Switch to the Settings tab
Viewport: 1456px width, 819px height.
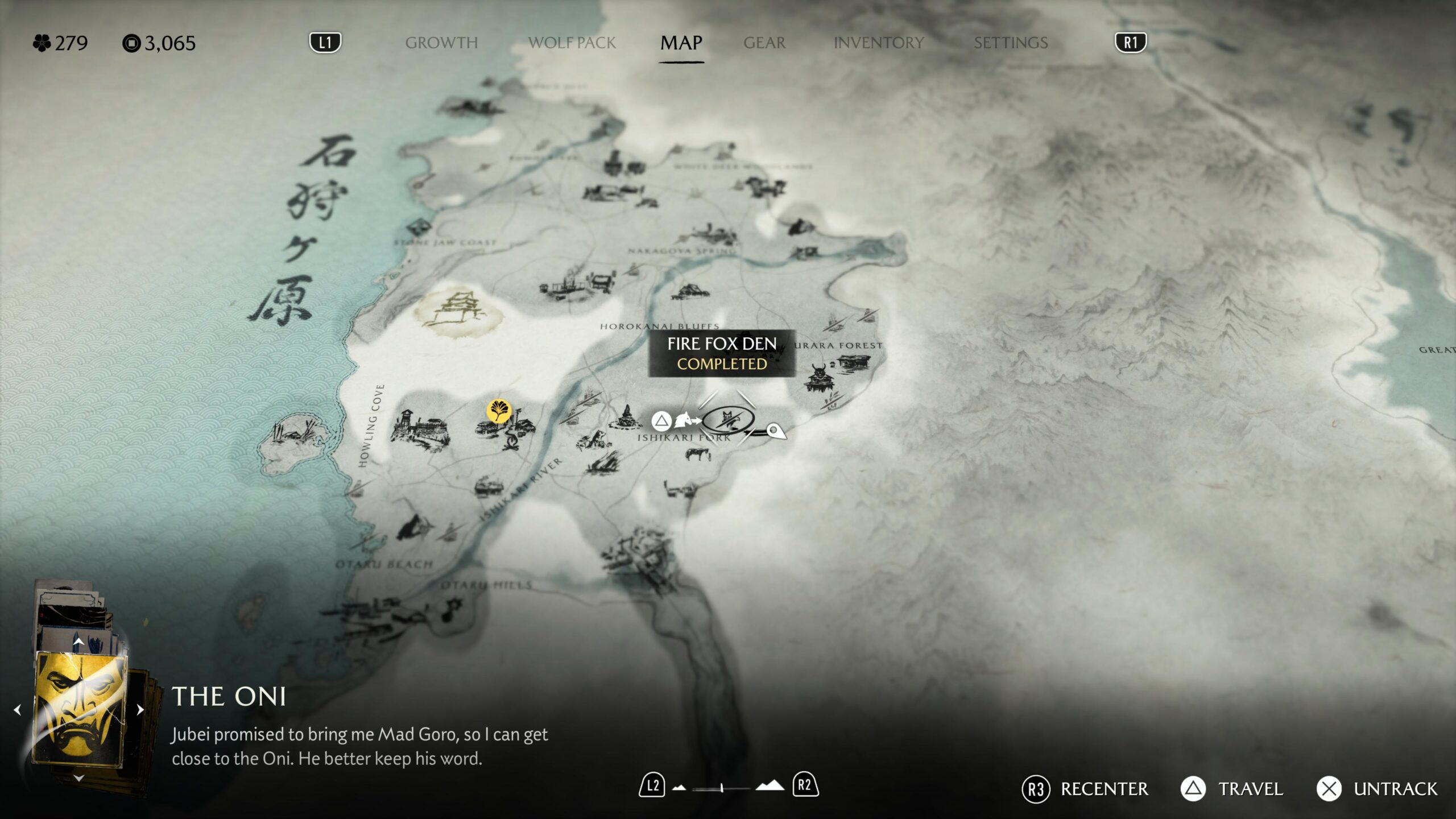(x=1010, y=43)
